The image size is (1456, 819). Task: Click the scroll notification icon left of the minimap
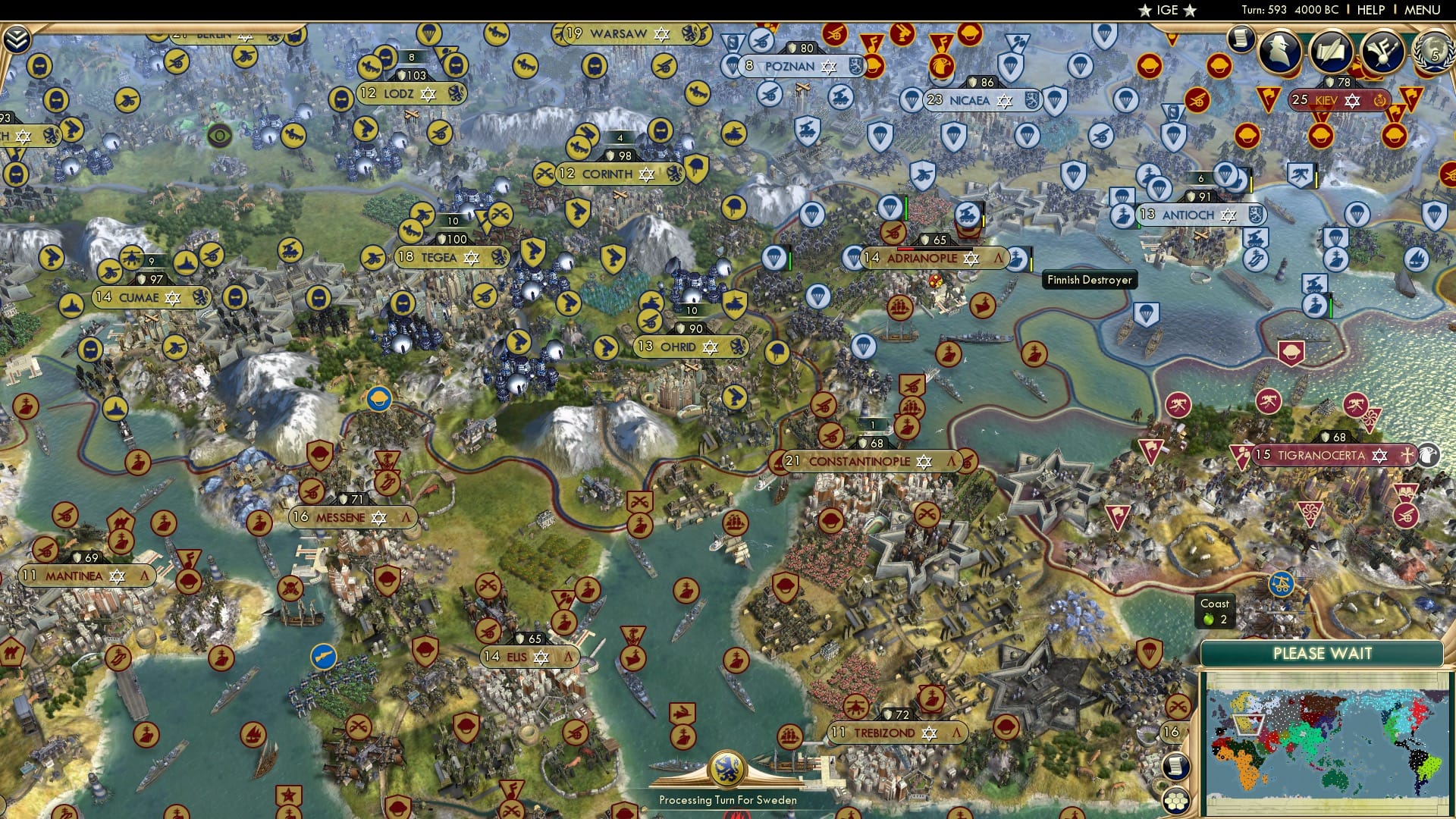(1175, 766)
